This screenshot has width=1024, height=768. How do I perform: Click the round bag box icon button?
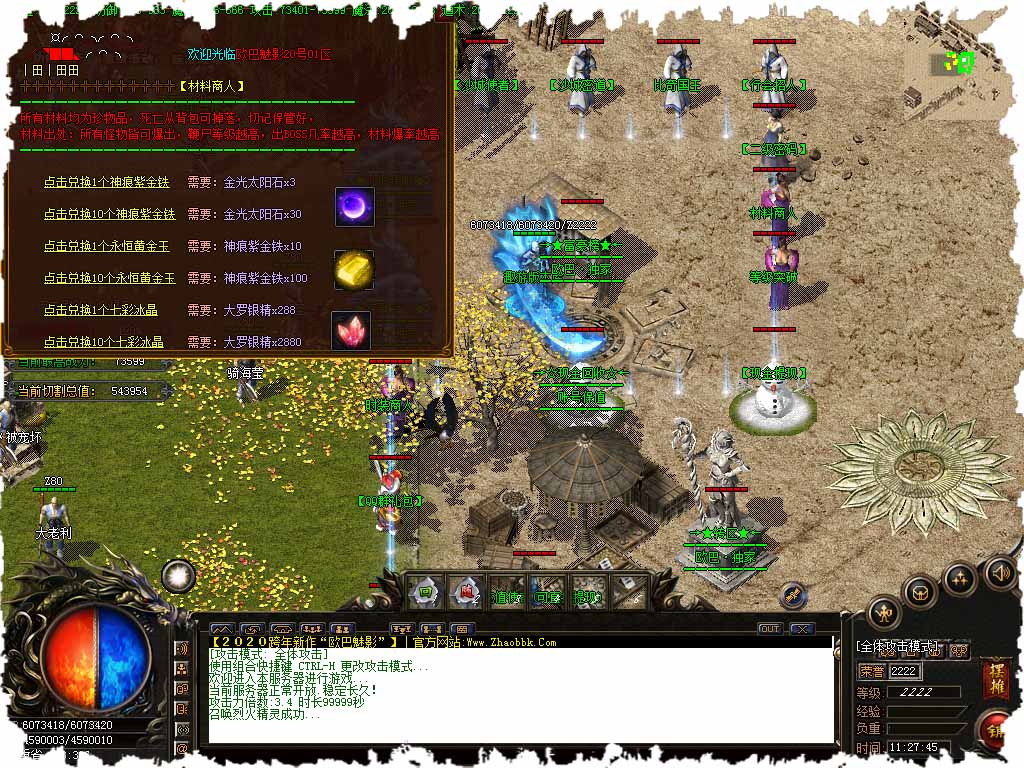click(920, 592)
